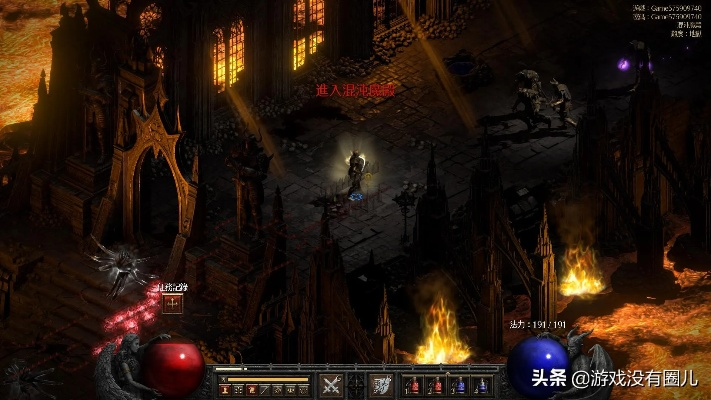
Task: Open the character screen from the mini panel
Action: pyautogui.click(x=225, y=389)
